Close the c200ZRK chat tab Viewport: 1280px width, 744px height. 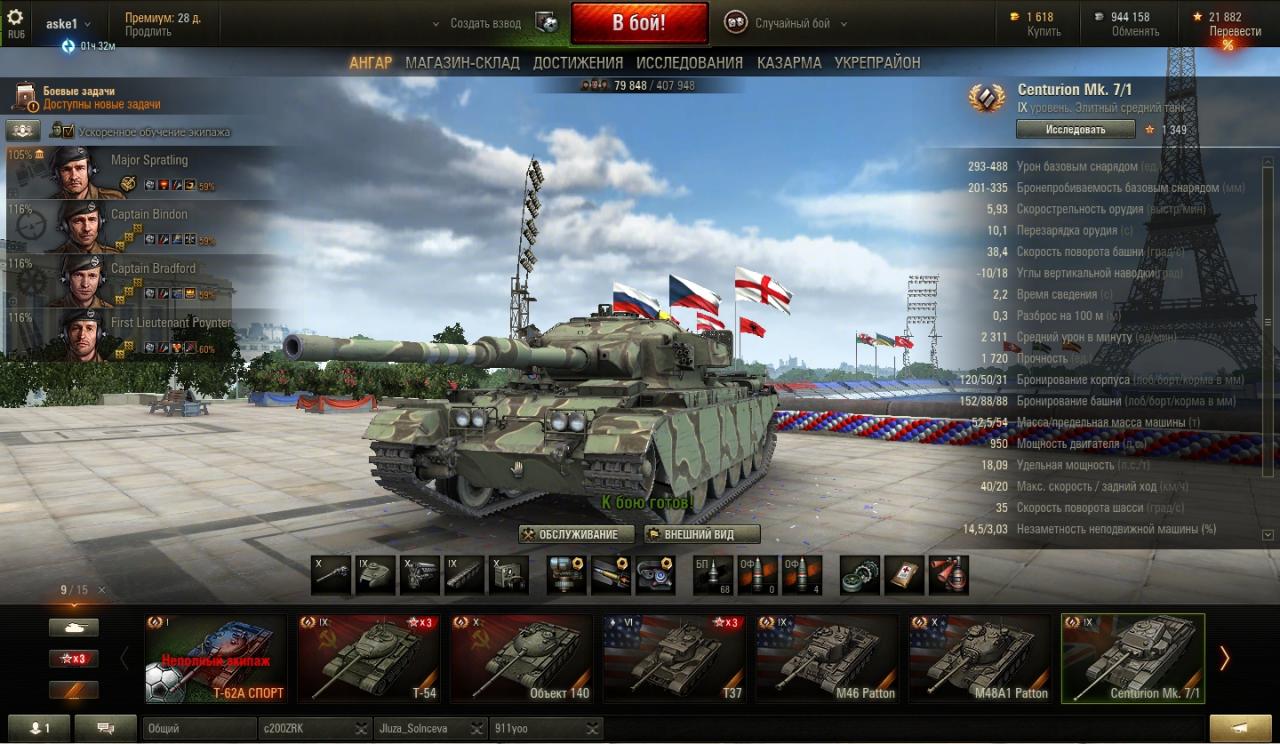(x=360, y=729)
